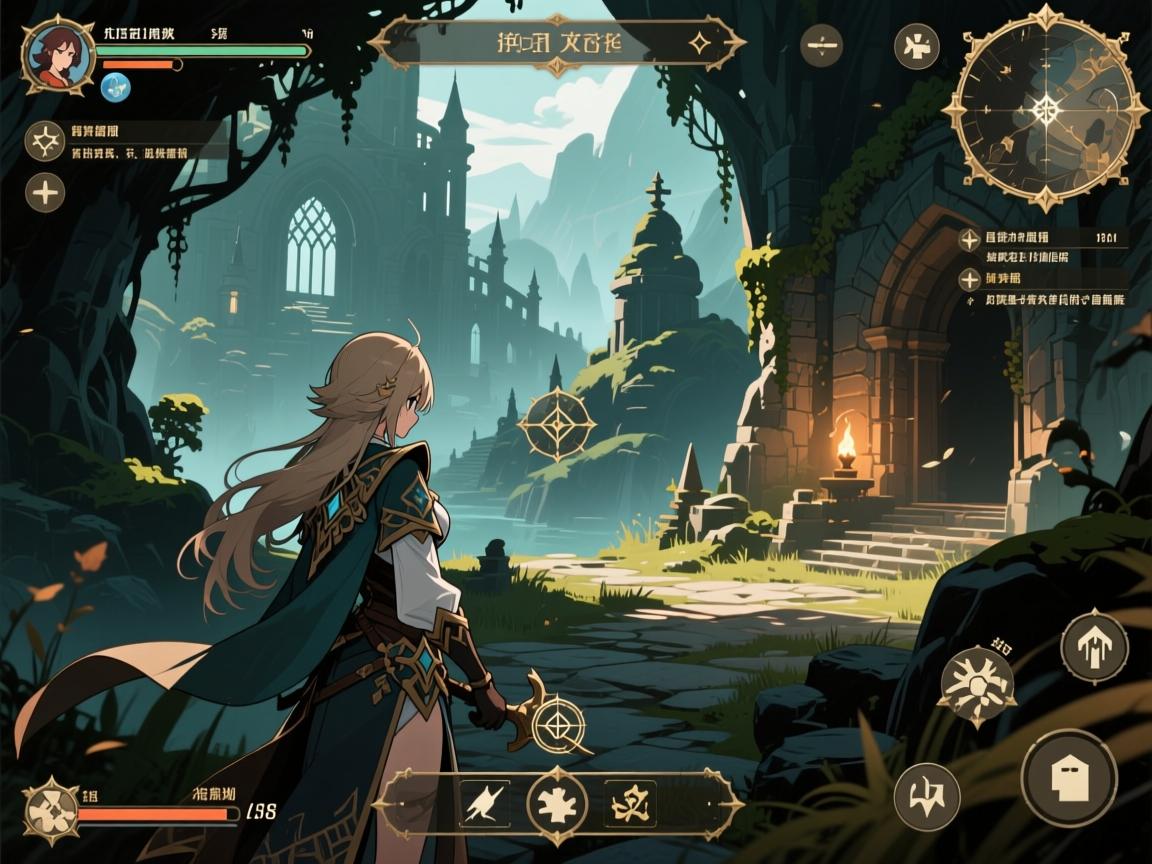The width and height of the screenshot is (1152, 864).
Task: Activate the golden swirl glyph skill slot
Action: pos(630,803)
